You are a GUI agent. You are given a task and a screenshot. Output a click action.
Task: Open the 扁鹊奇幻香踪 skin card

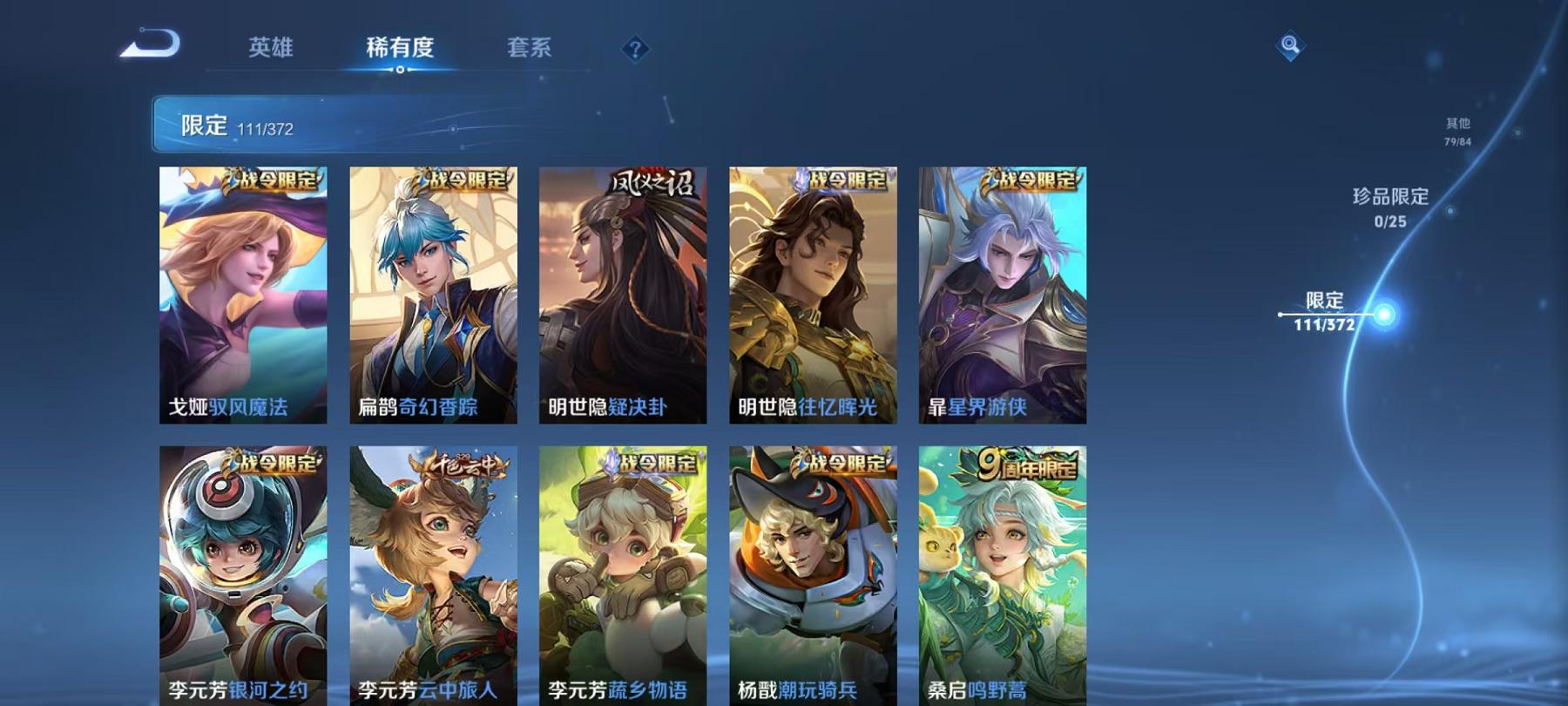[x=435, y=296]
